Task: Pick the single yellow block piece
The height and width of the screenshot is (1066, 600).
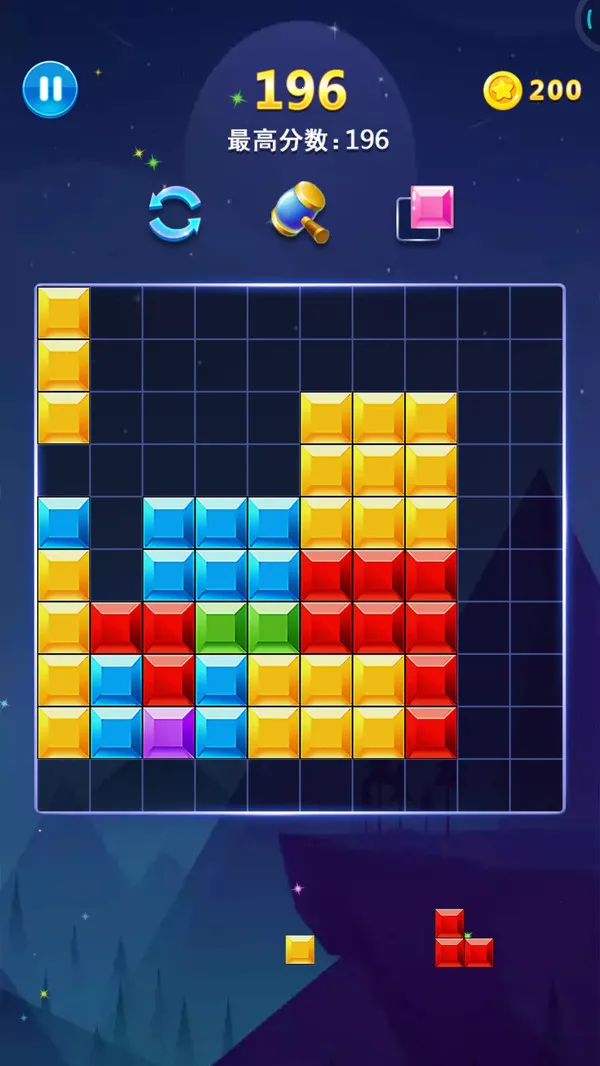Action: click(300, 949)
